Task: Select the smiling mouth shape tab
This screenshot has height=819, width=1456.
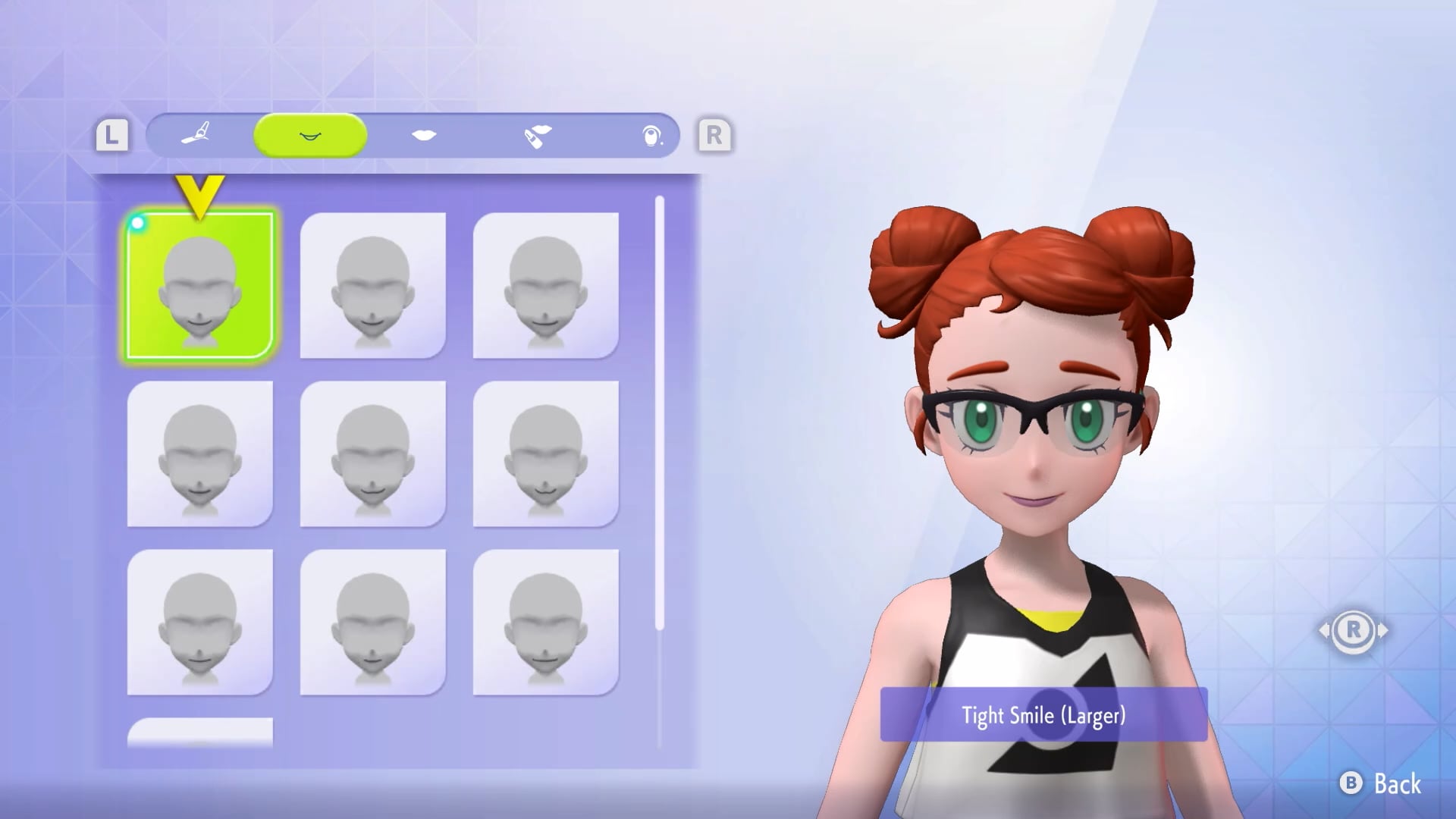Action: pyautogui.click(x=310, y=135)
